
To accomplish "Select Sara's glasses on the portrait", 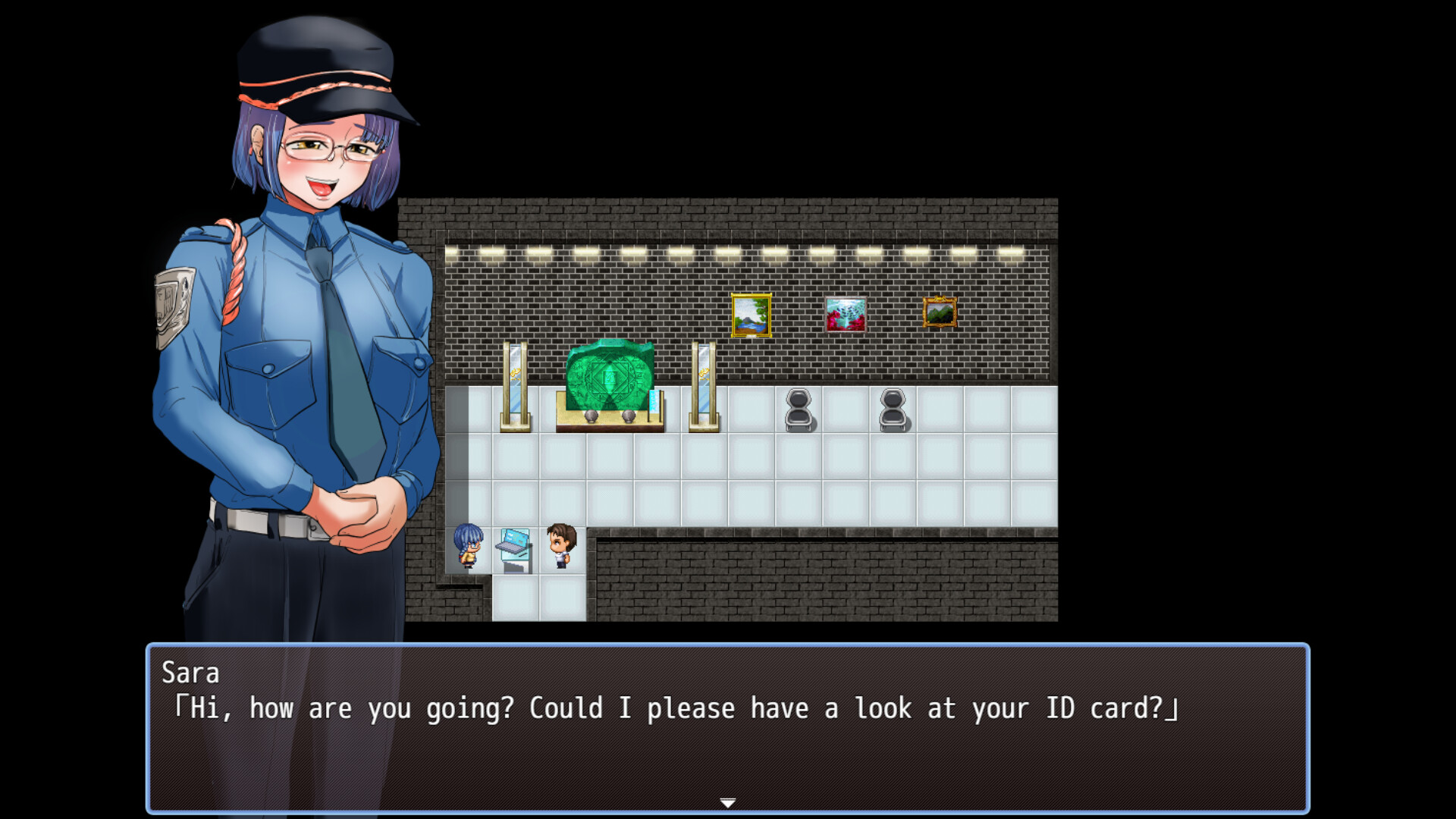I will tap(334, 148).
